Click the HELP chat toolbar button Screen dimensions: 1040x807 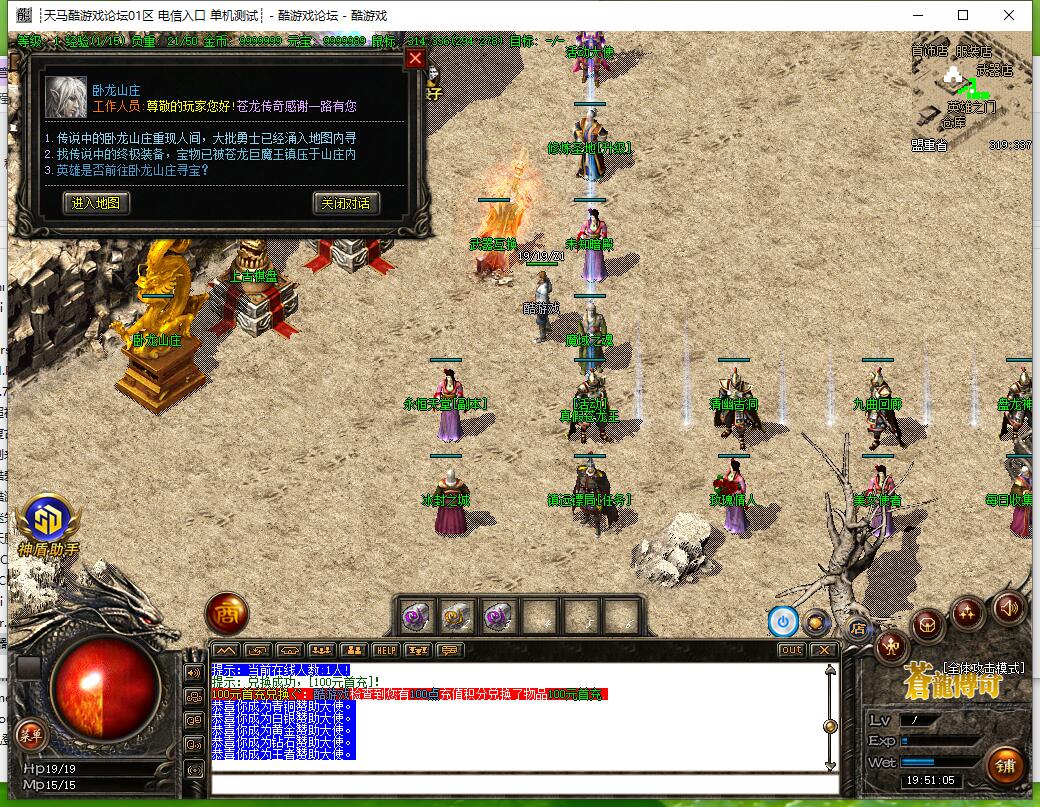tap(386, 650)
